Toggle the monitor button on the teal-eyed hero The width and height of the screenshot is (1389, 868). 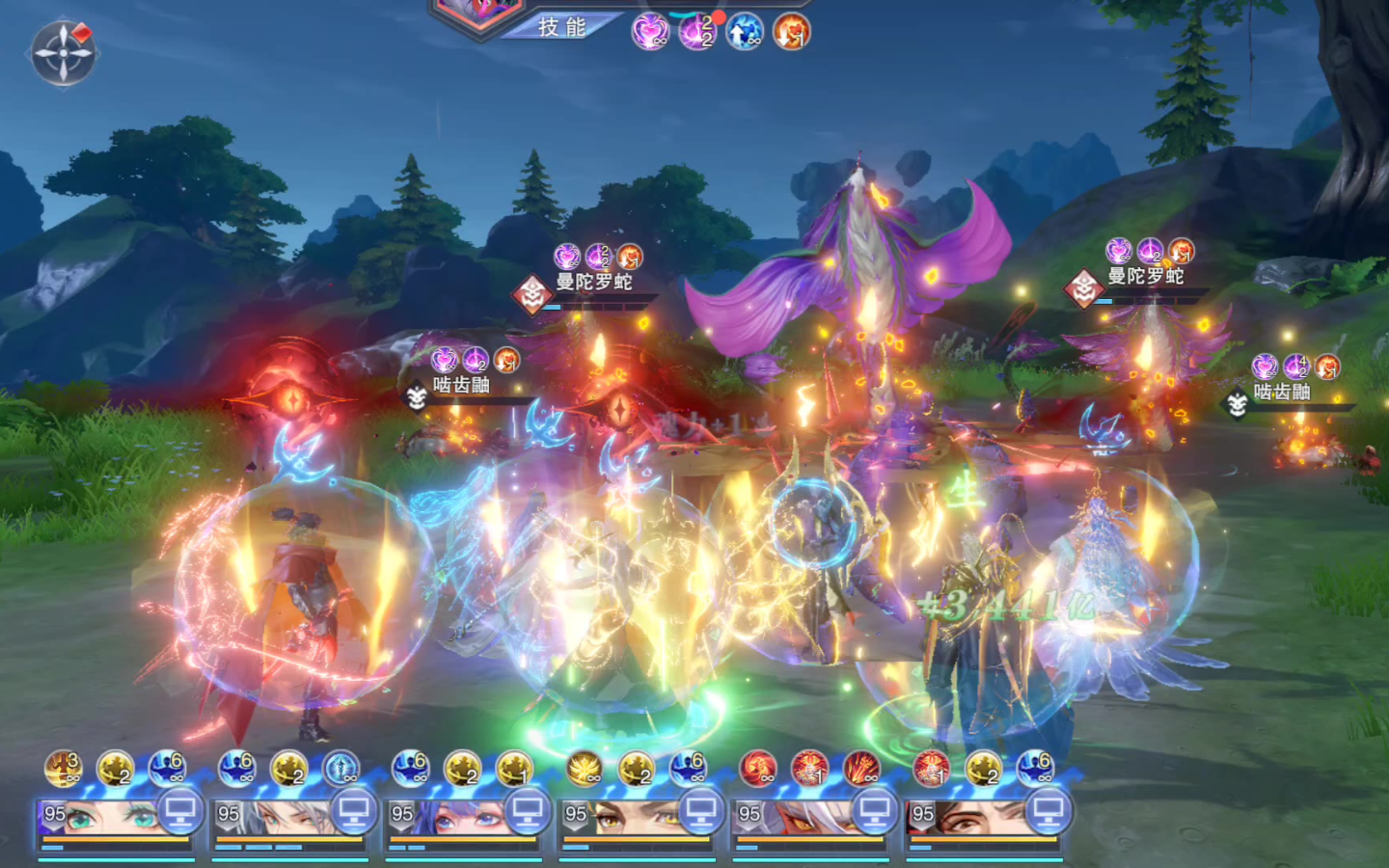coord(179,812)
